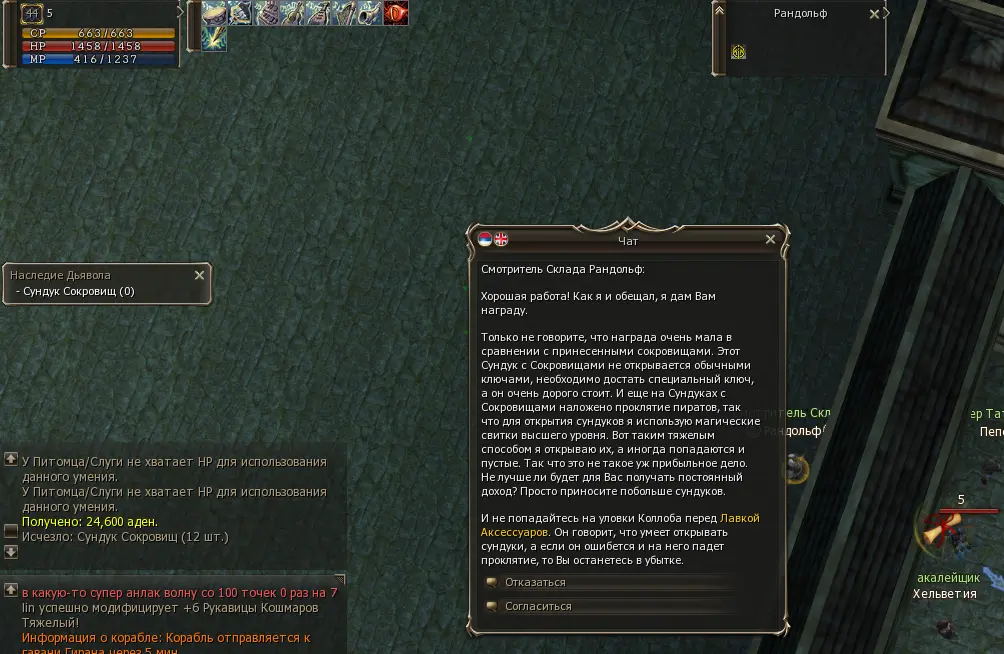
Task: Close the Наследие Дьявола quest tracker
Action: point(199,275)
